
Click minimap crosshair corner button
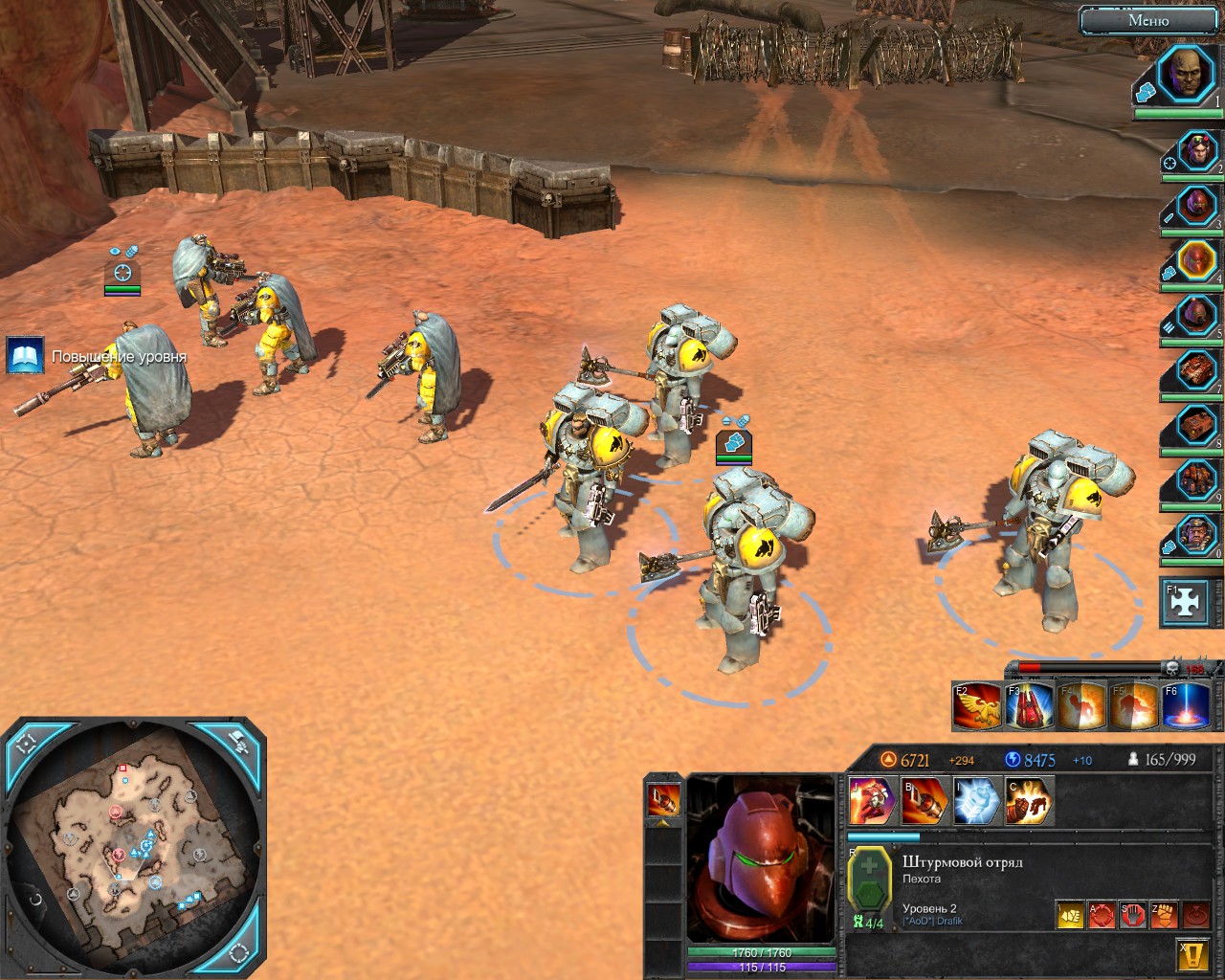26,741
